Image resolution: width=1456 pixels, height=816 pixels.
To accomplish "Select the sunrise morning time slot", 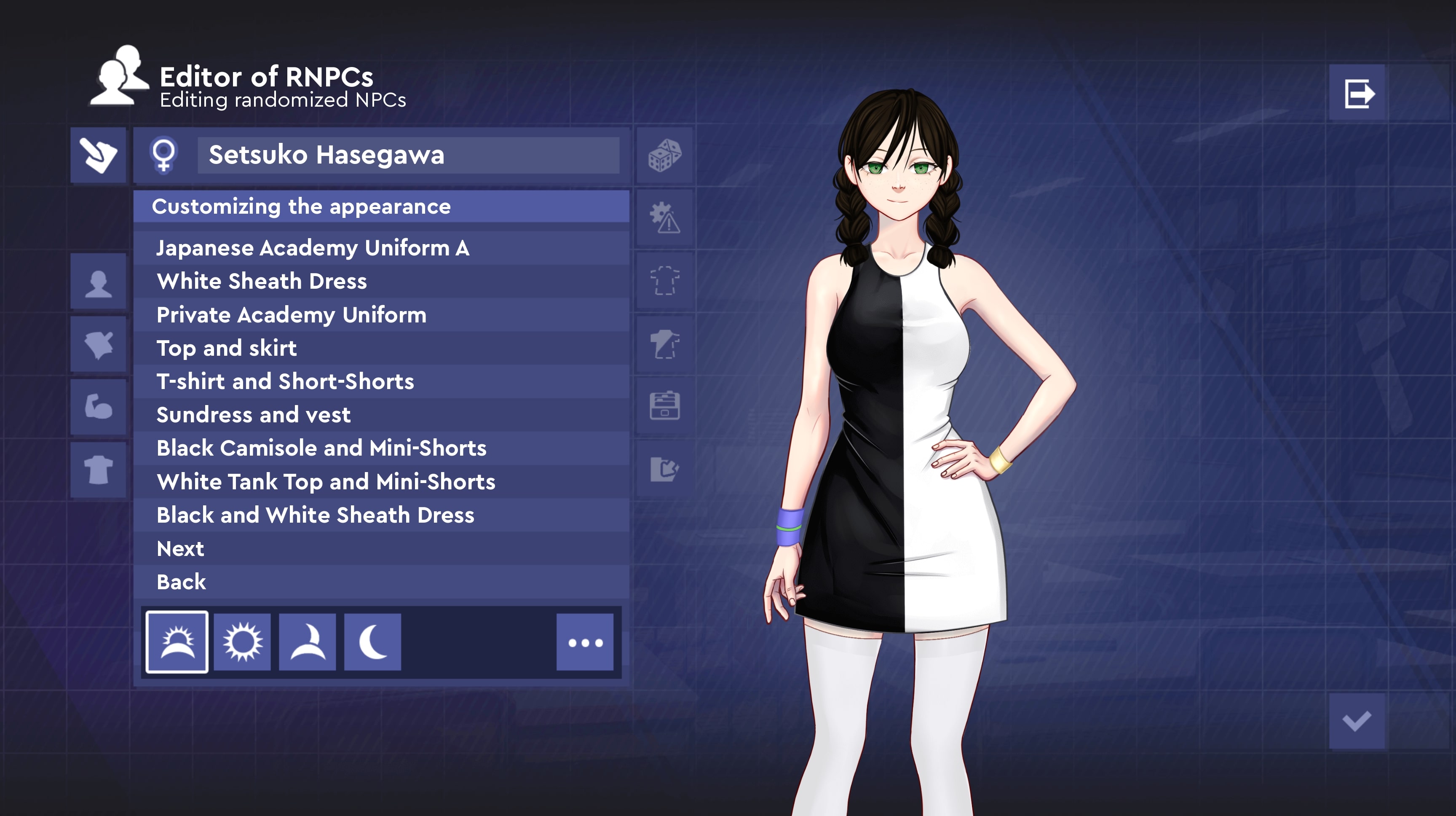I will click(177, 642).
